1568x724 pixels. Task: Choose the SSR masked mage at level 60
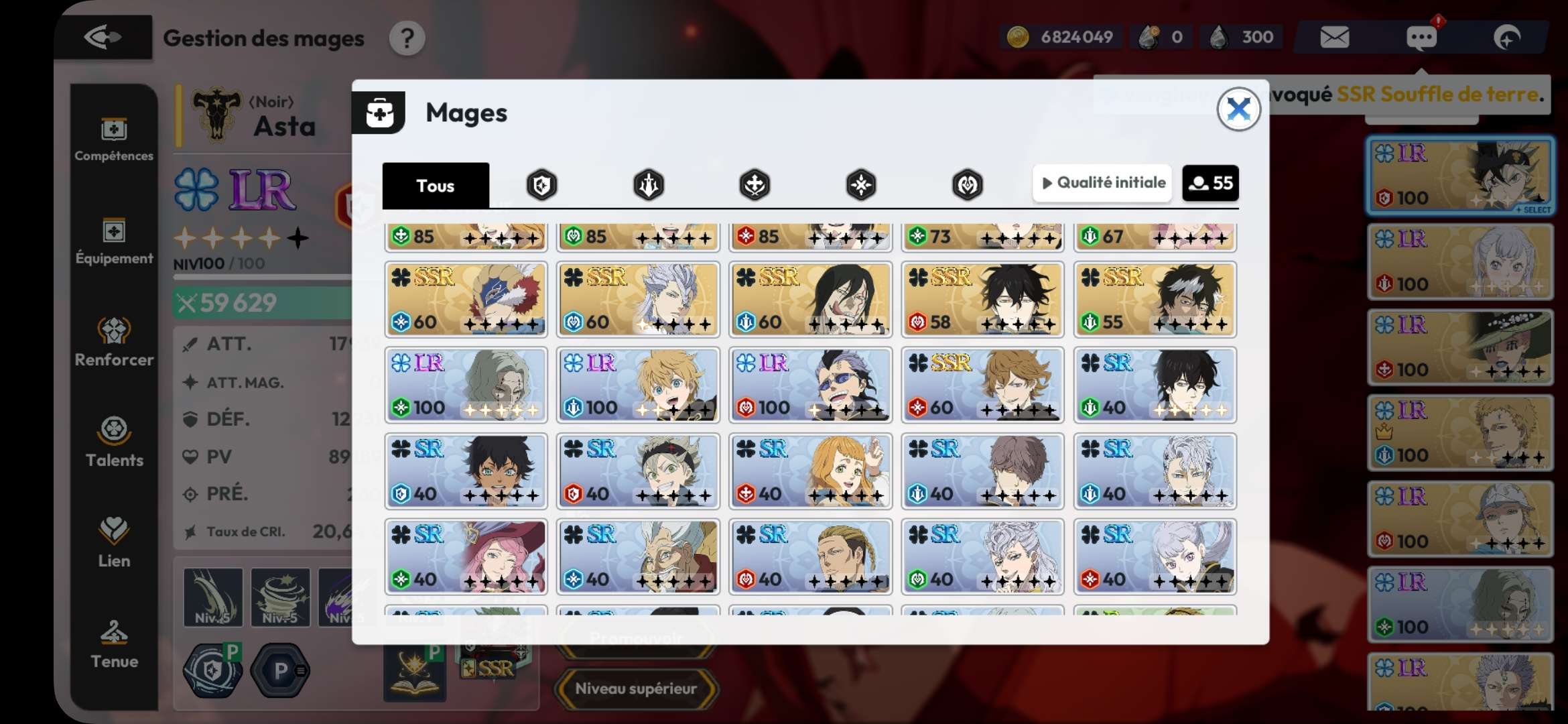[466, 299]
